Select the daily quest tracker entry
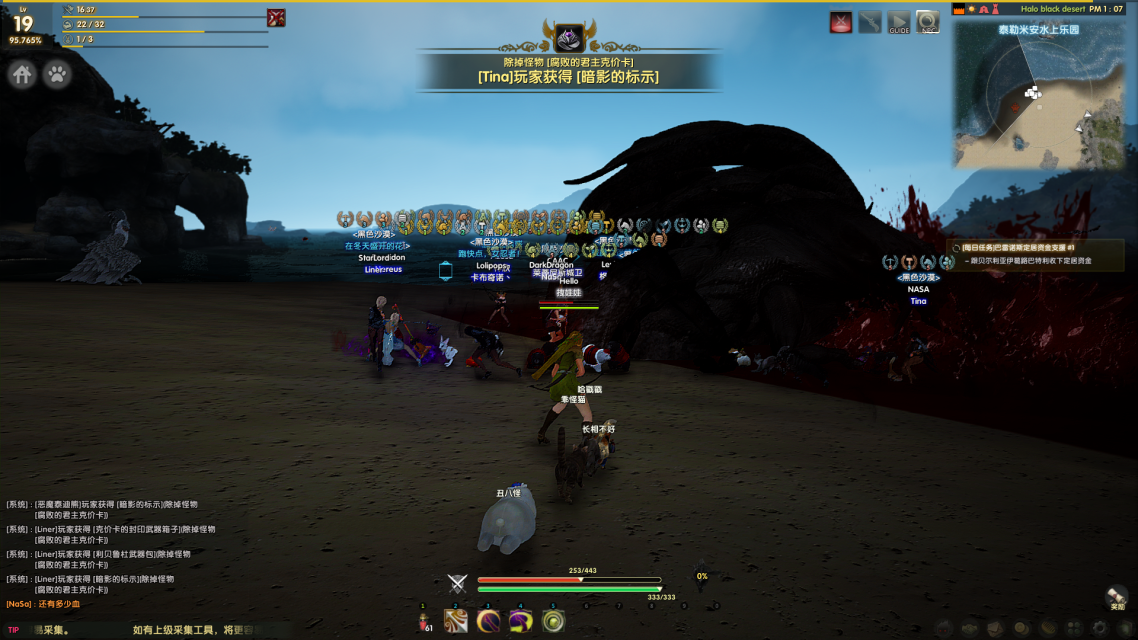 coord(1030,247)
